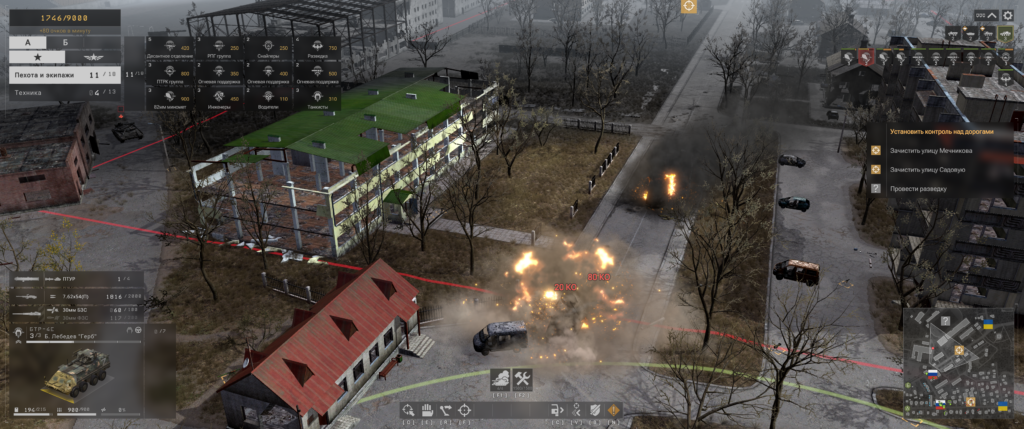
Task: Activate the smoke cloud ability icon
Action: tap(500, 379)
